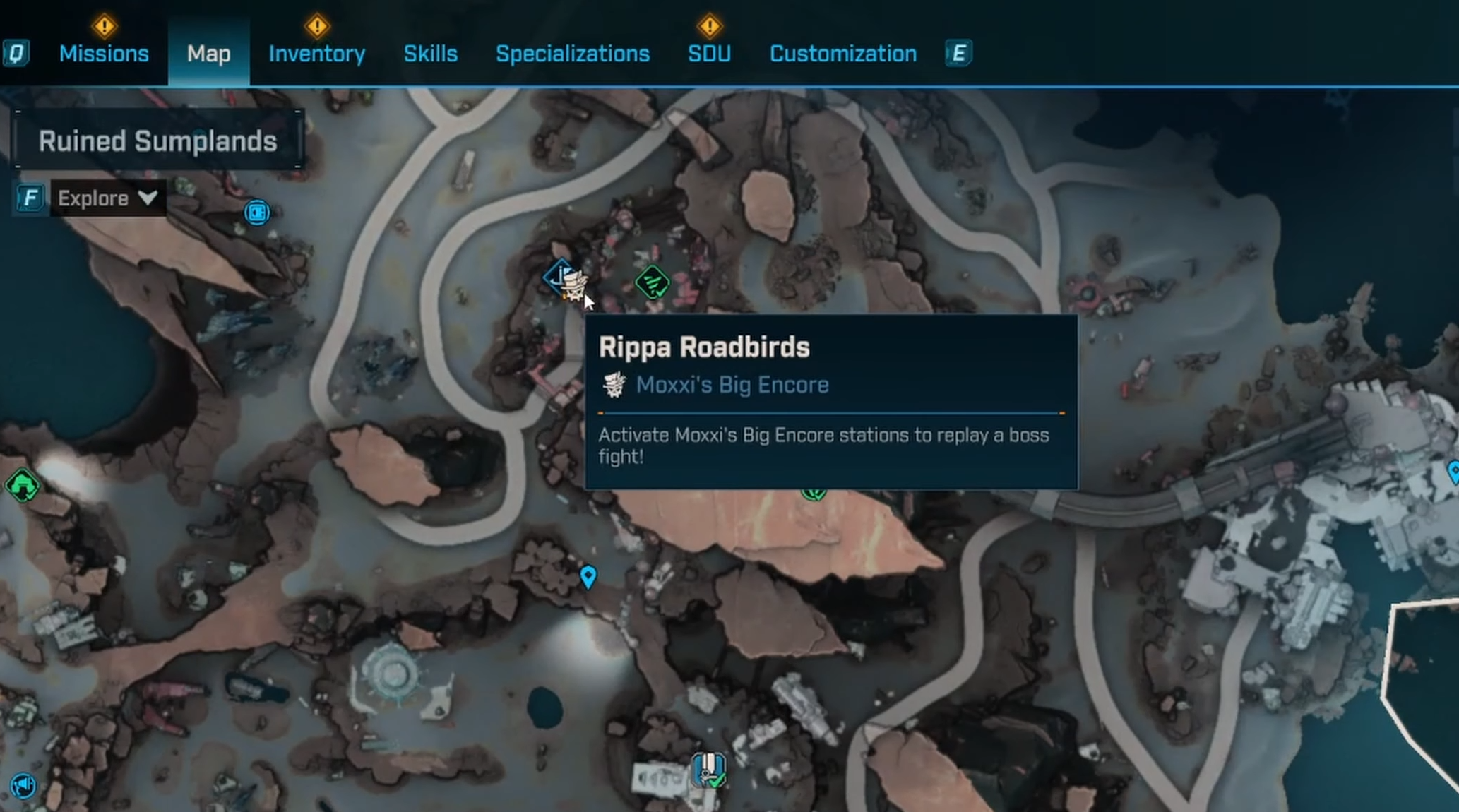Select the blue capsule marker with green checkmark

point(708,770)
